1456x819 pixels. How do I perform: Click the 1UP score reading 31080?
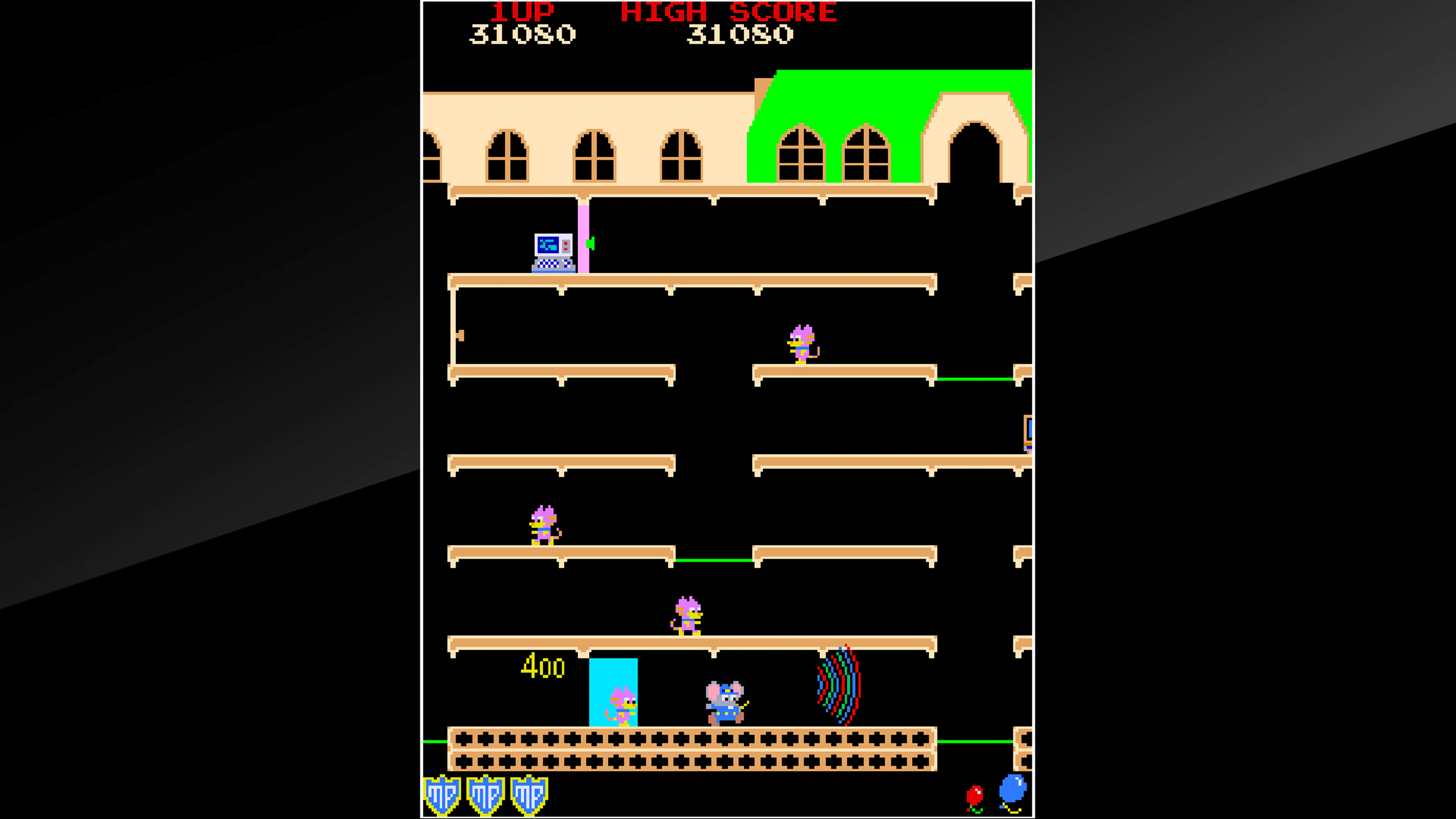point(523,34)
